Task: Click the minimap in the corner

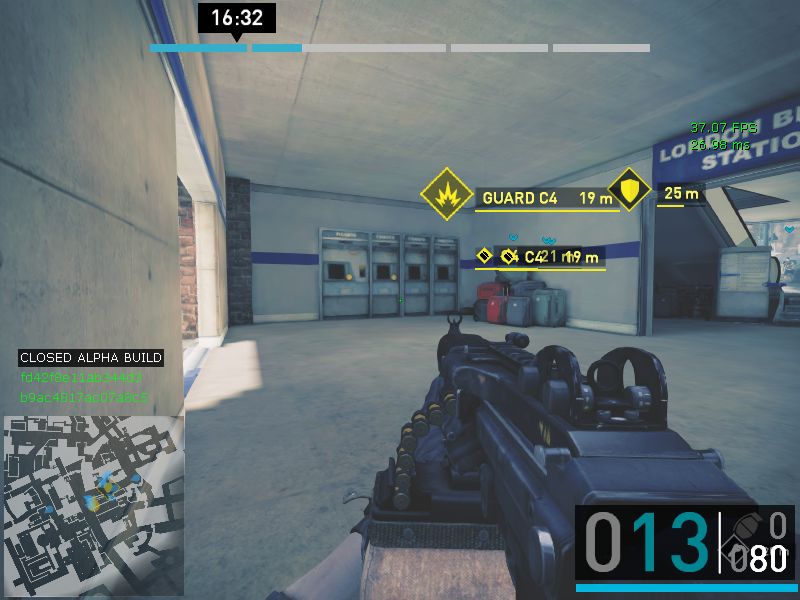Action: tap(93, 505)
